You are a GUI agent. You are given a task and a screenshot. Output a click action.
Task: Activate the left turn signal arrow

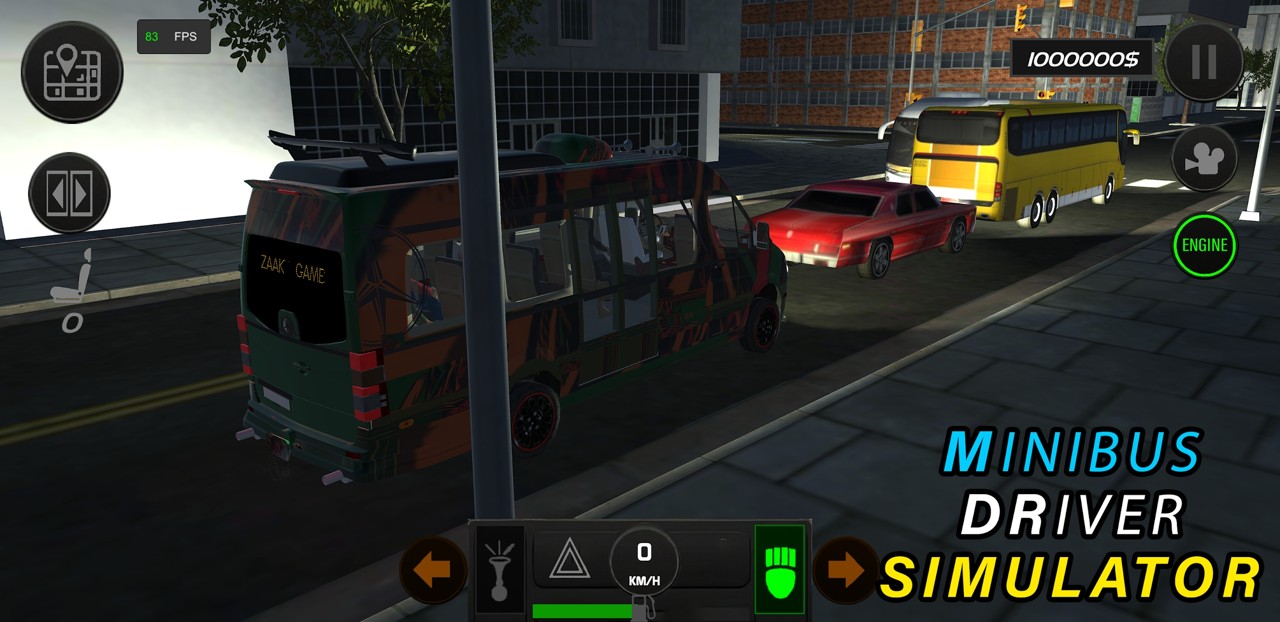click(x=433, y=571)
